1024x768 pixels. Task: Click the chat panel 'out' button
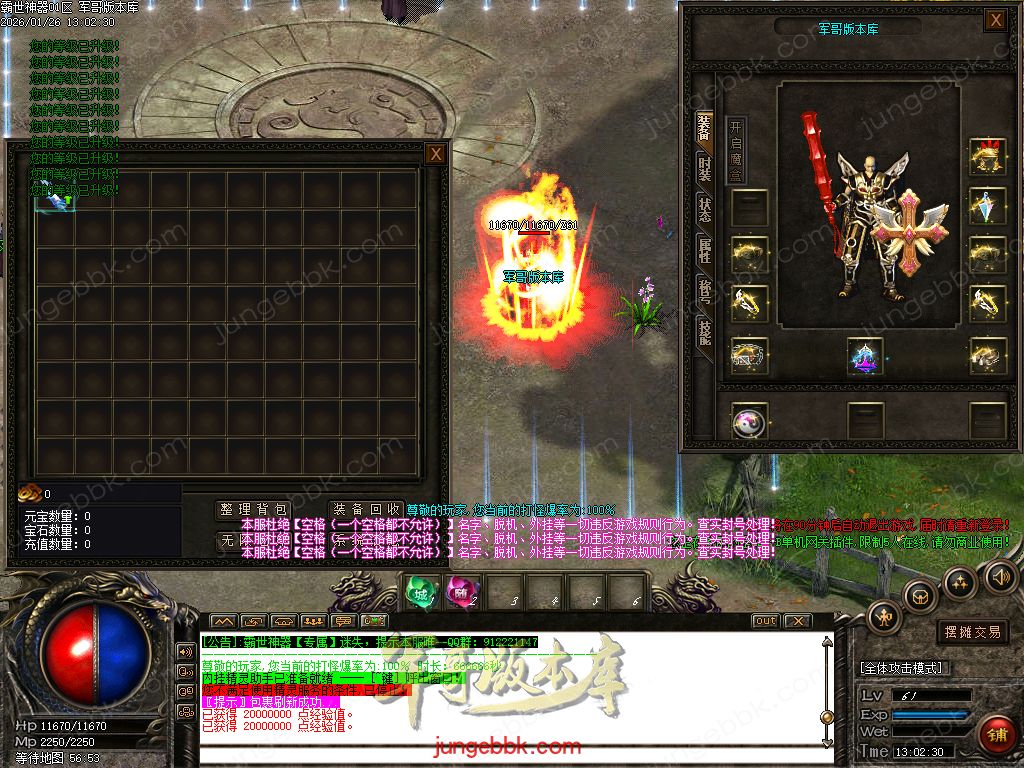tap(765, 620)
